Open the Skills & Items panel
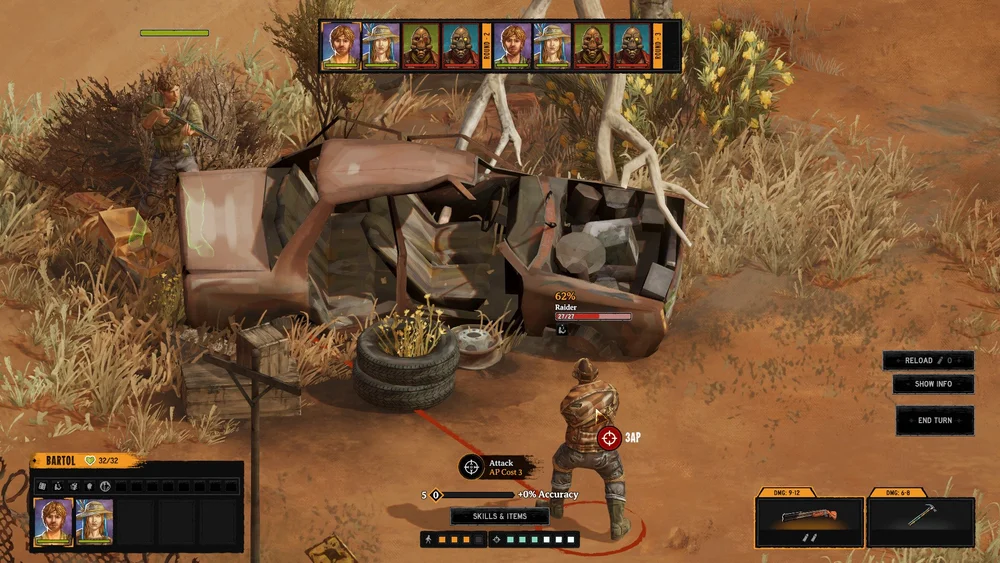The image size is (1000, 563). [499, 516]
